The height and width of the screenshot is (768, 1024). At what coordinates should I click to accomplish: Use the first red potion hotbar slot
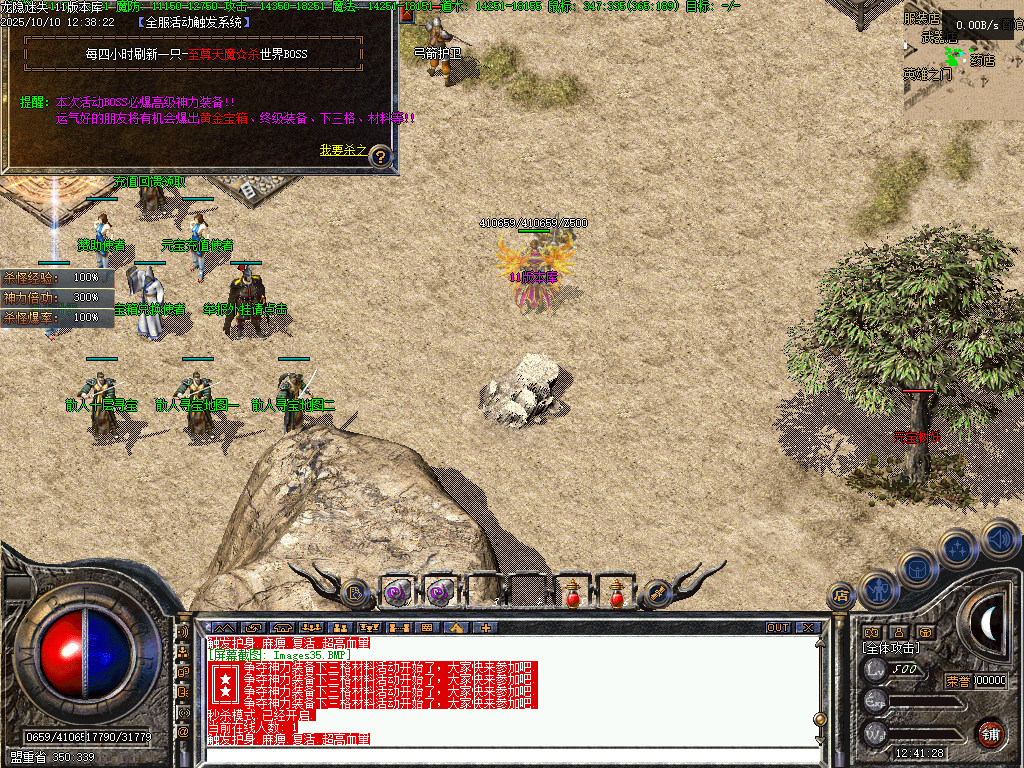pyautogui.click(x=573, y=593)
